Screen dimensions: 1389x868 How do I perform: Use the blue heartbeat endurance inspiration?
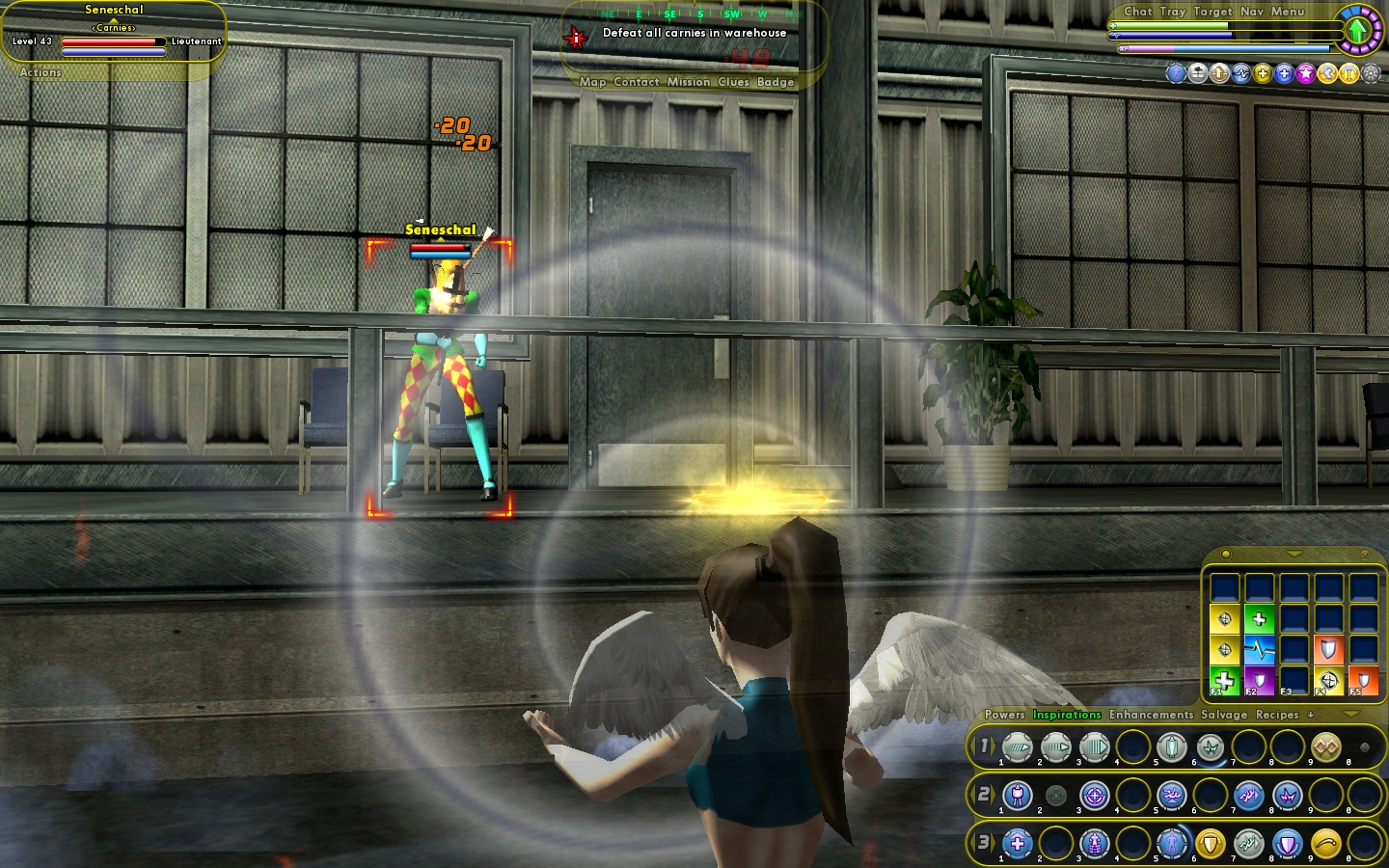1259,649
